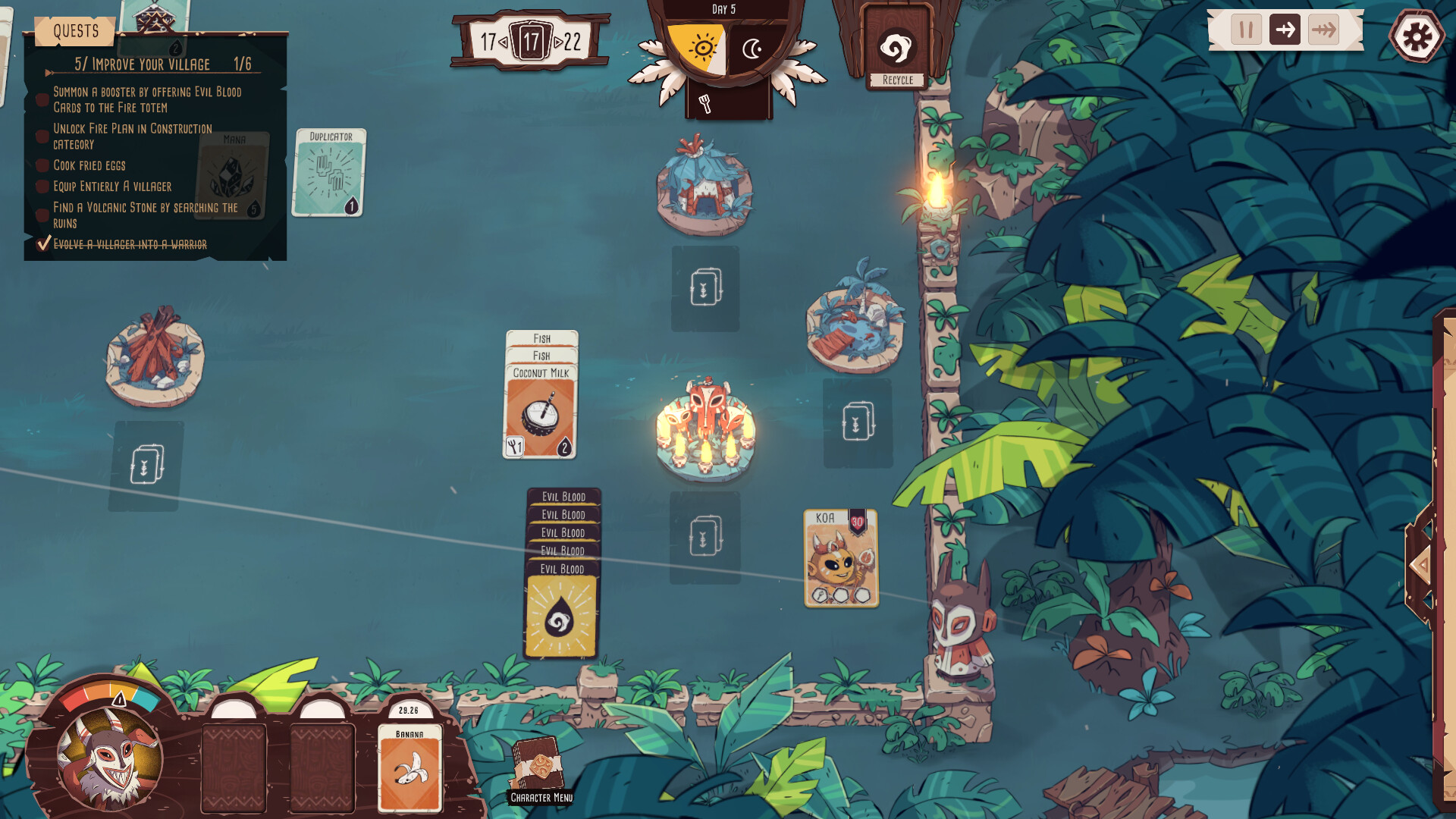Select the Koa villager card
The image size is (1456, 819).
(838, 557)
